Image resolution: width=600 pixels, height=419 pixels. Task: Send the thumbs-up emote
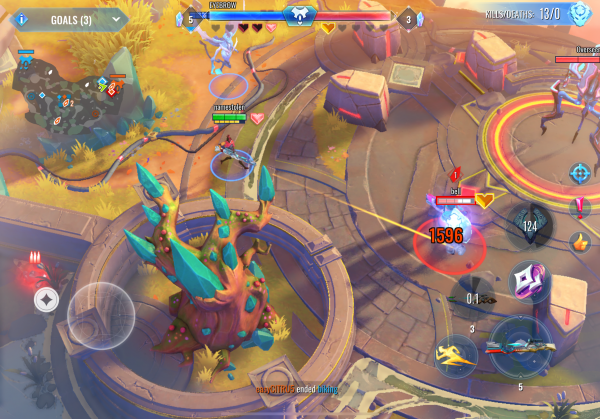(579, 242)
